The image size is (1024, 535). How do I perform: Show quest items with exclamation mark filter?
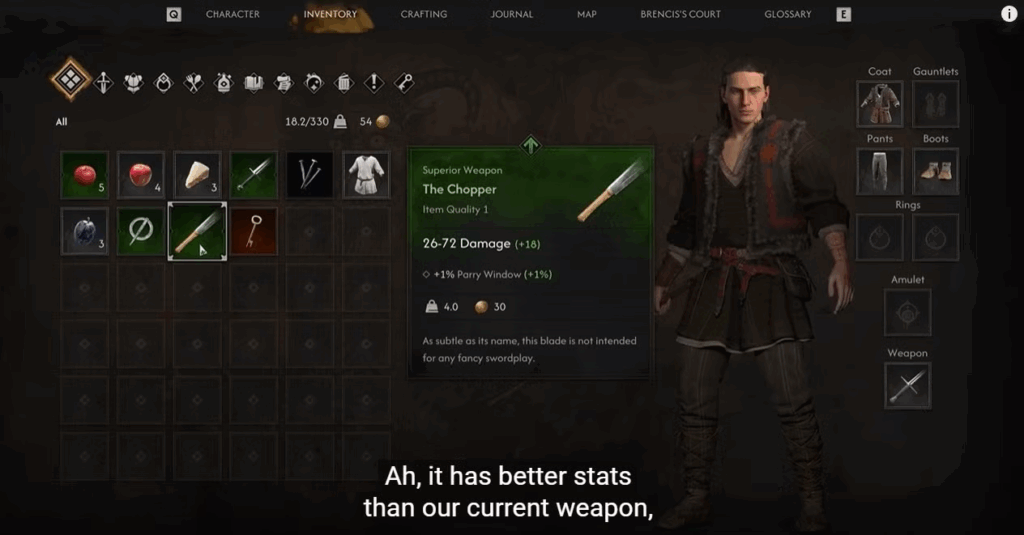click(x=374, y=82)
